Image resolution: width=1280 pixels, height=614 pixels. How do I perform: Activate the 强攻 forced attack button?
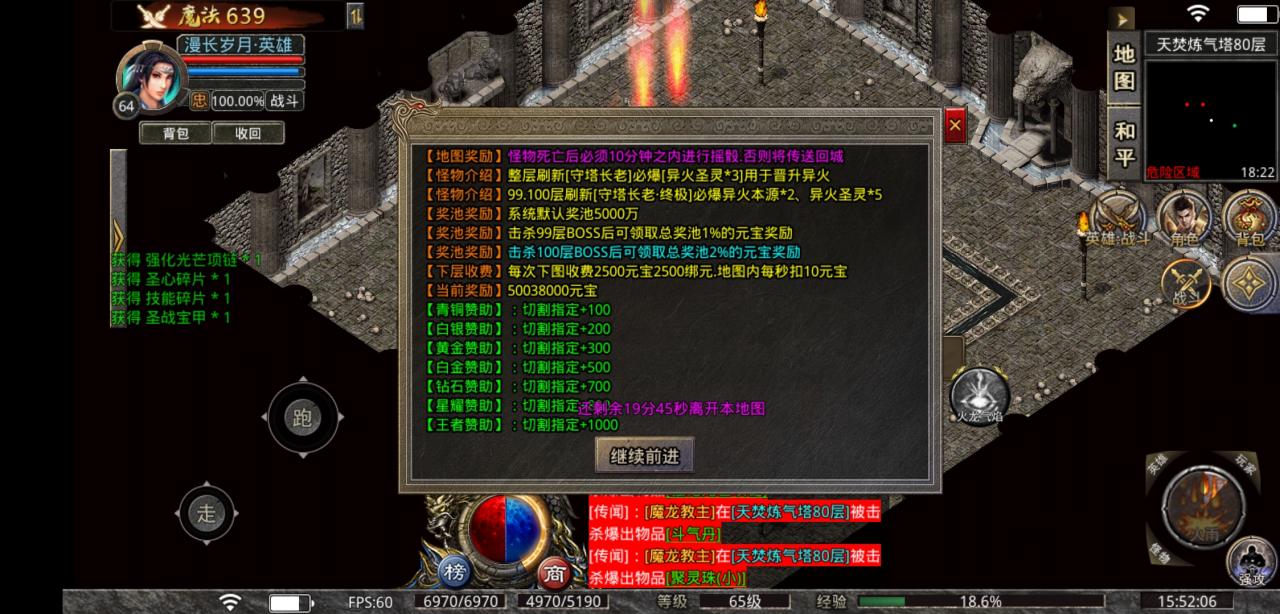1250,559
